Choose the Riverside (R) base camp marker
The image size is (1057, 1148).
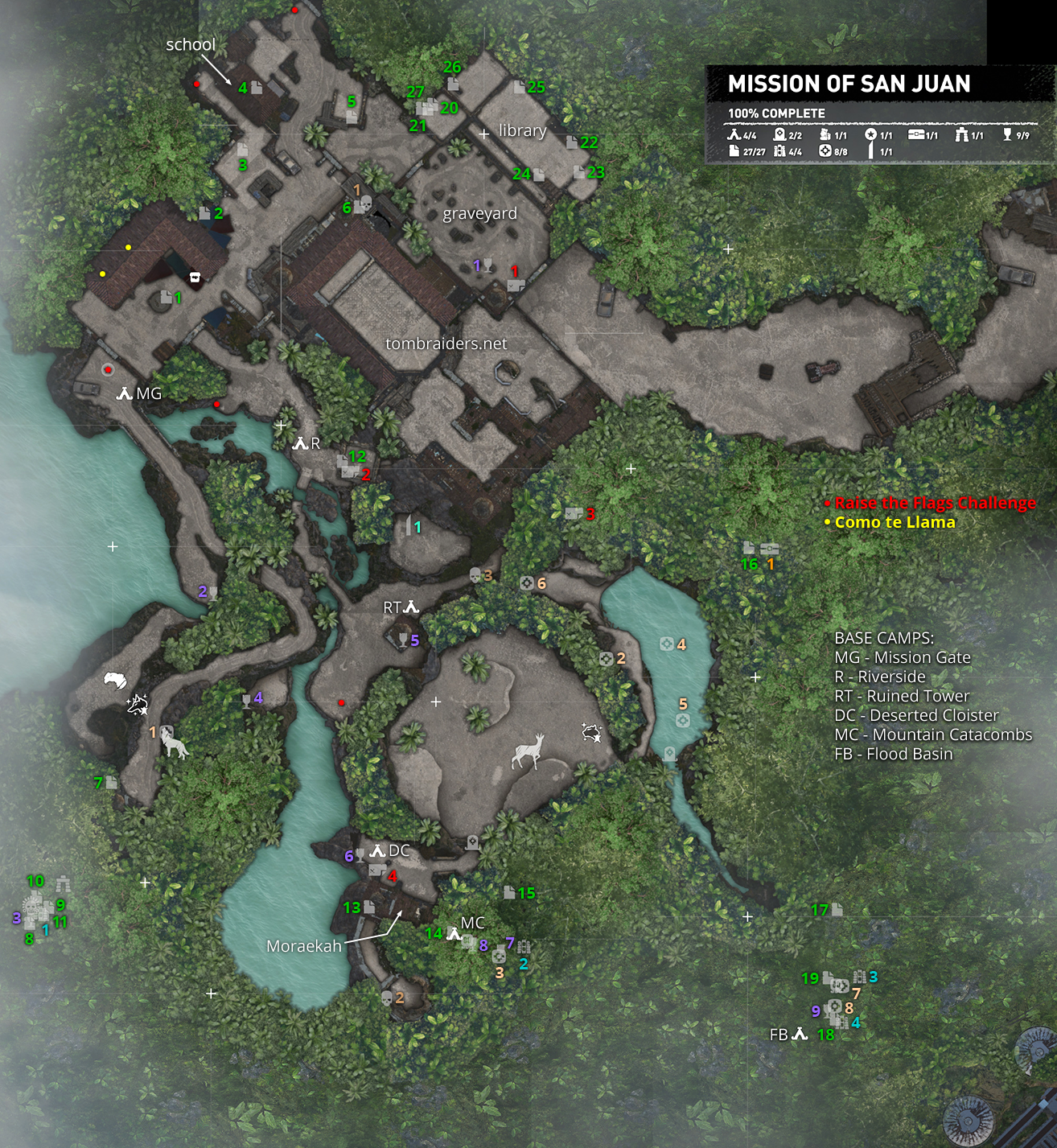[300, 443]
